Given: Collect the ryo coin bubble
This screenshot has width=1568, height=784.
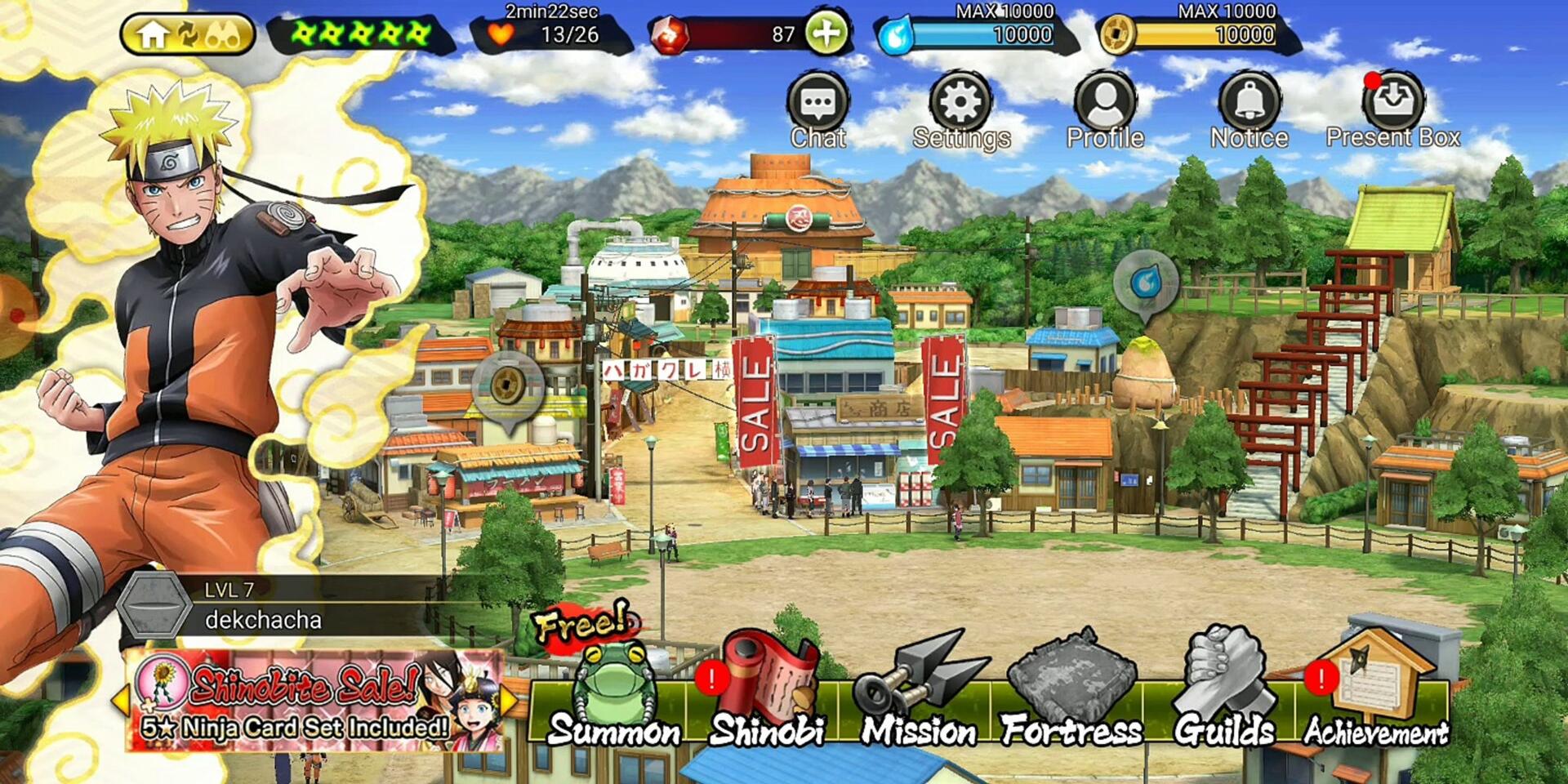Looking at the screenshot, I should [x=510, y=385].
